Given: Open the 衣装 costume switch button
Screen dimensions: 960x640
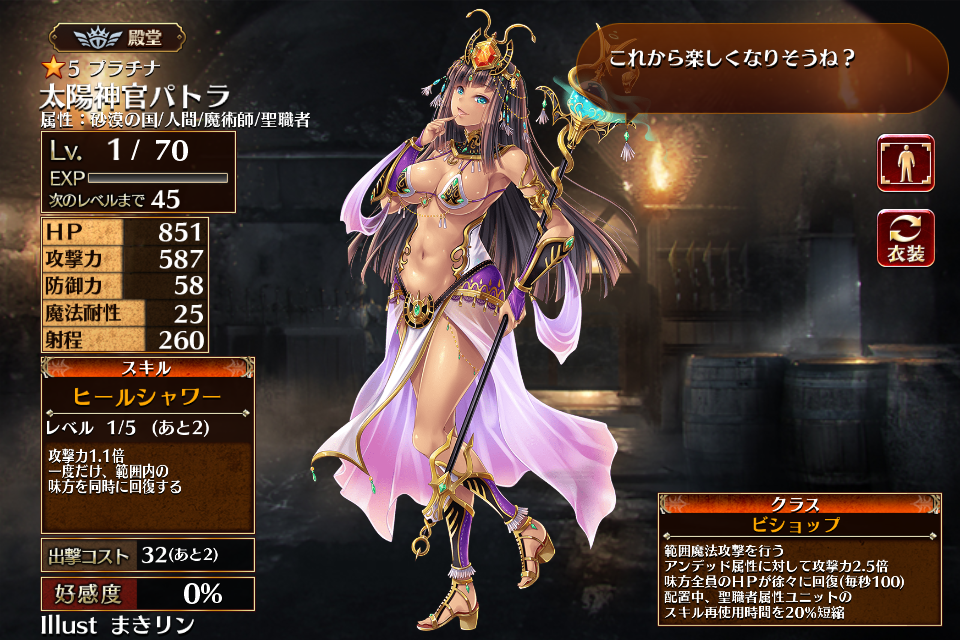Looking at the screenshot, I should [x=905, y=238].
